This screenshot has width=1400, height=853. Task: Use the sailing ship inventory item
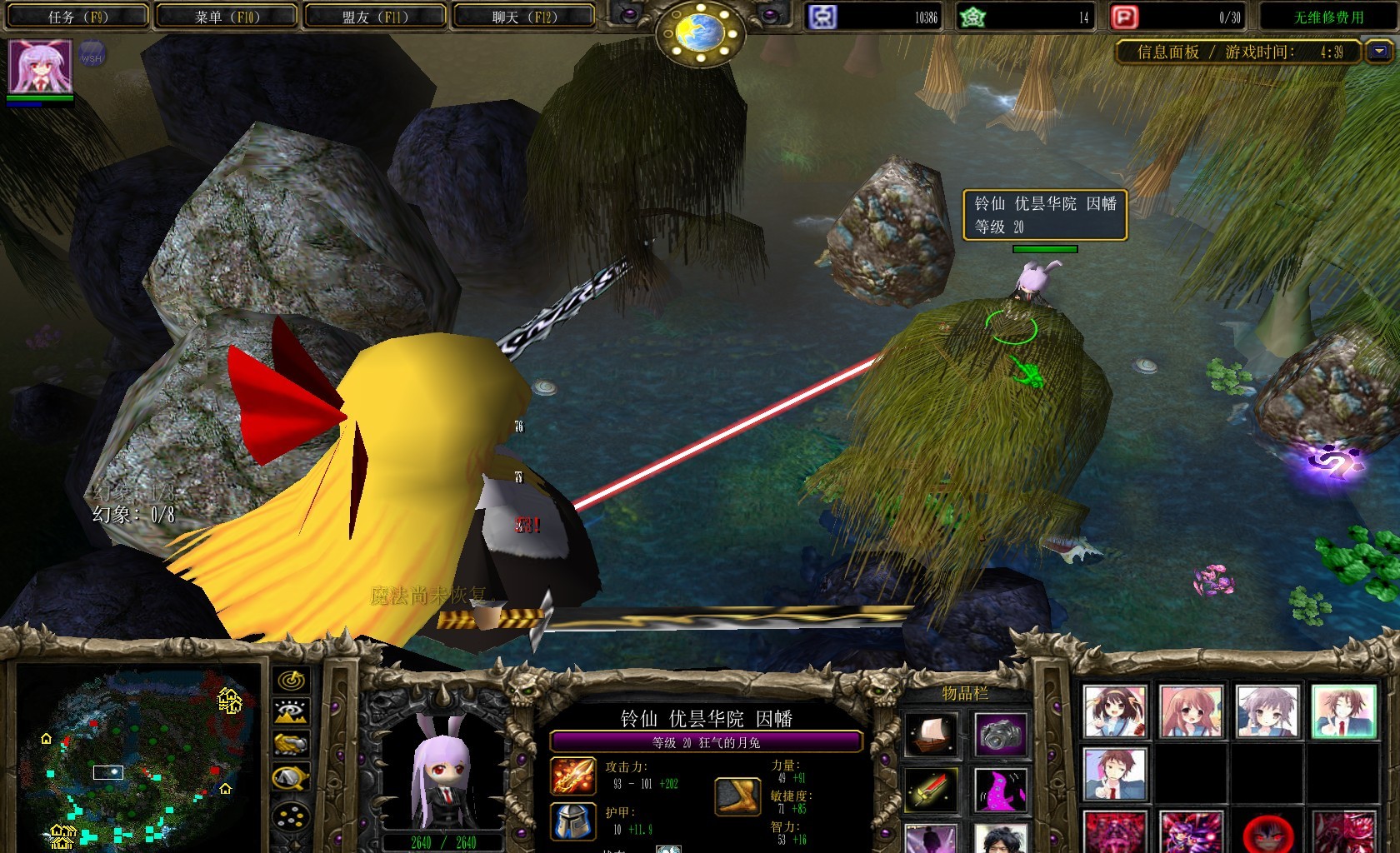point(931,734)
